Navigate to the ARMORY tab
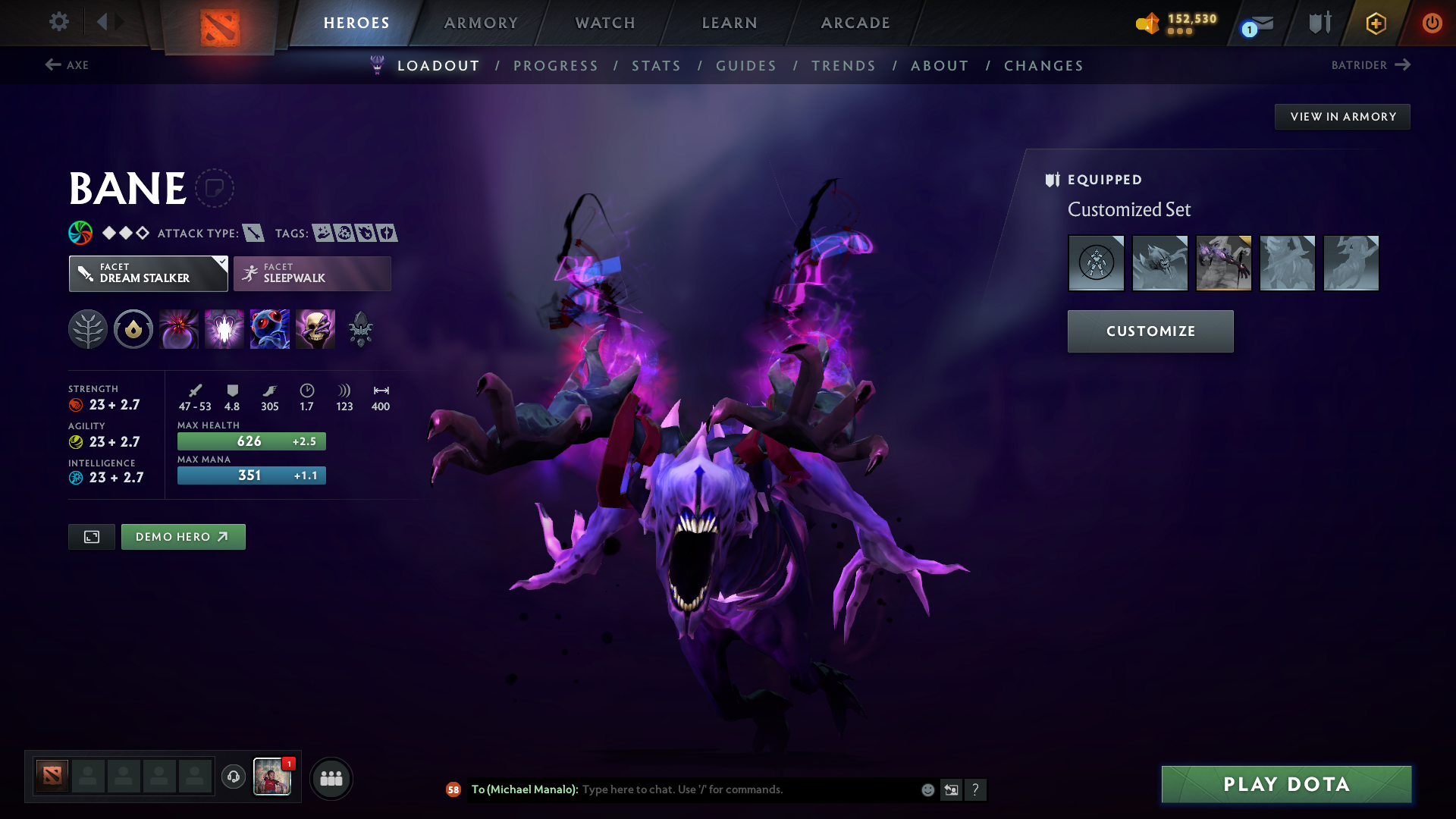Image resolution: width=1456 pixels, height=819 pixels. (x=481, y=23)
